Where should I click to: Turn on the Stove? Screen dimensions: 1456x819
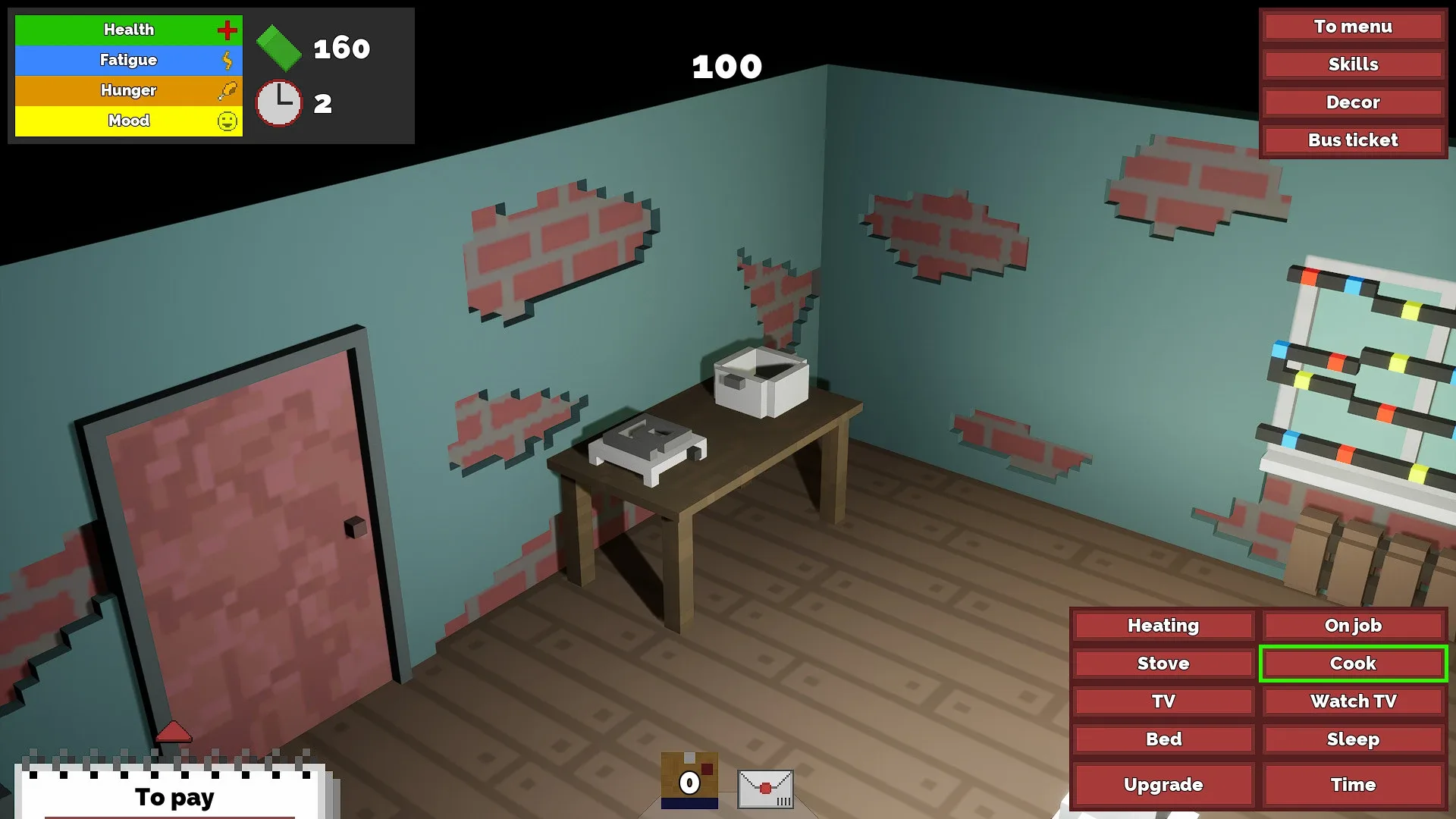(x=1163, y=664)
